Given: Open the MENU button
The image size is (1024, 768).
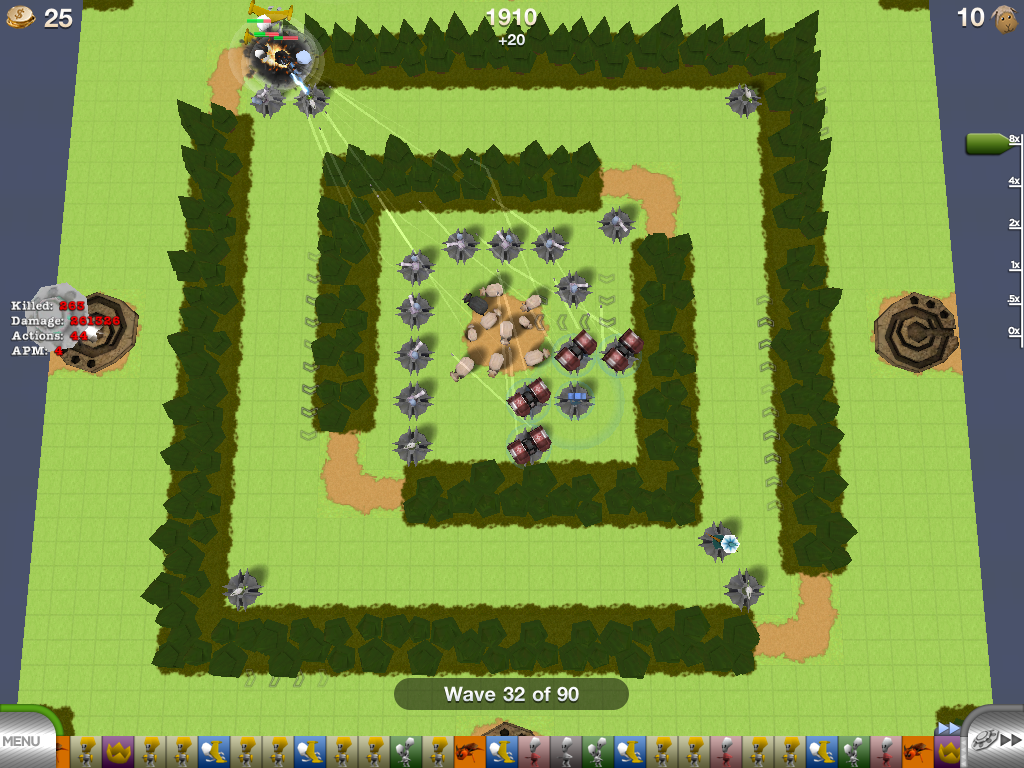Looking at the screenshot, I should coord(22,742).
